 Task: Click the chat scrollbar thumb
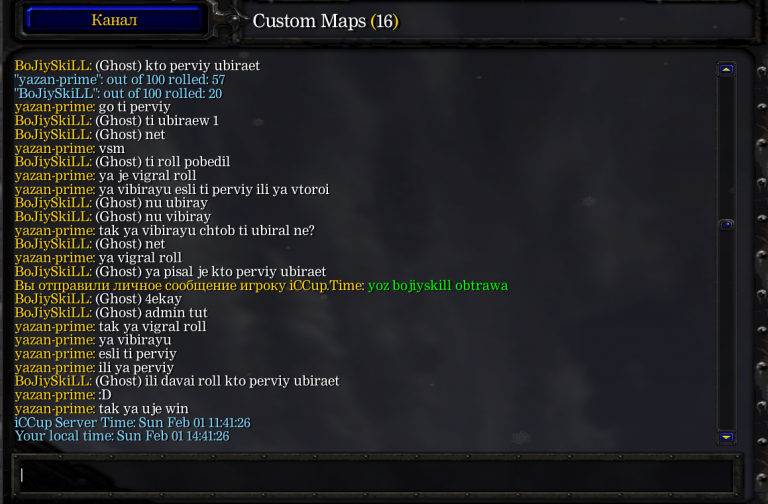pos(727,224)
